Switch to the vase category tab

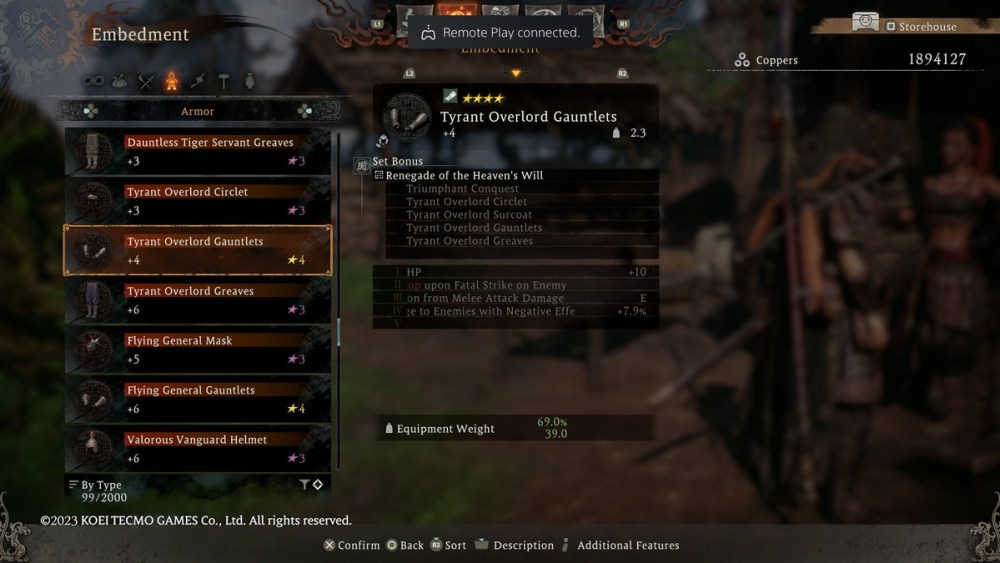pos(249,82)
